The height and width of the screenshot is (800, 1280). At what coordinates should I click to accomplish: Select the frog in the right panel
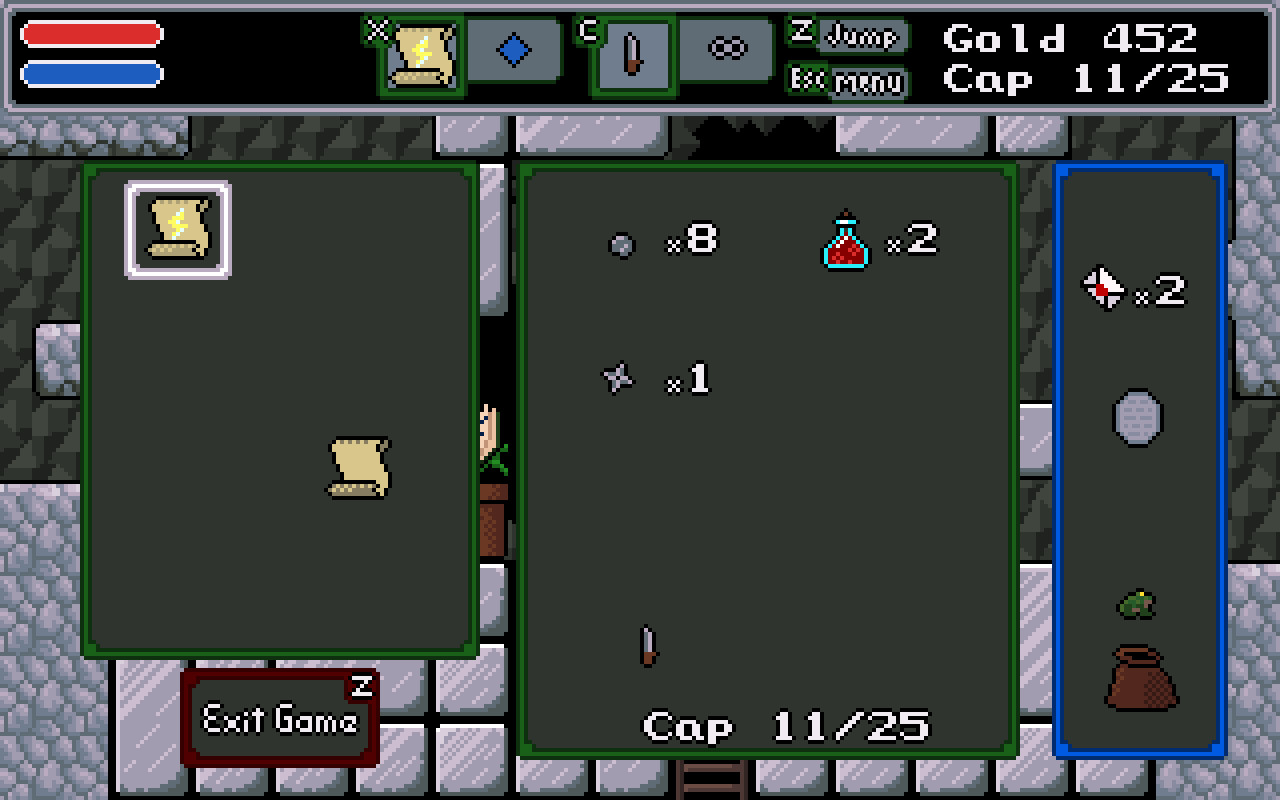pyautogui.click(x=1136, y=604)
